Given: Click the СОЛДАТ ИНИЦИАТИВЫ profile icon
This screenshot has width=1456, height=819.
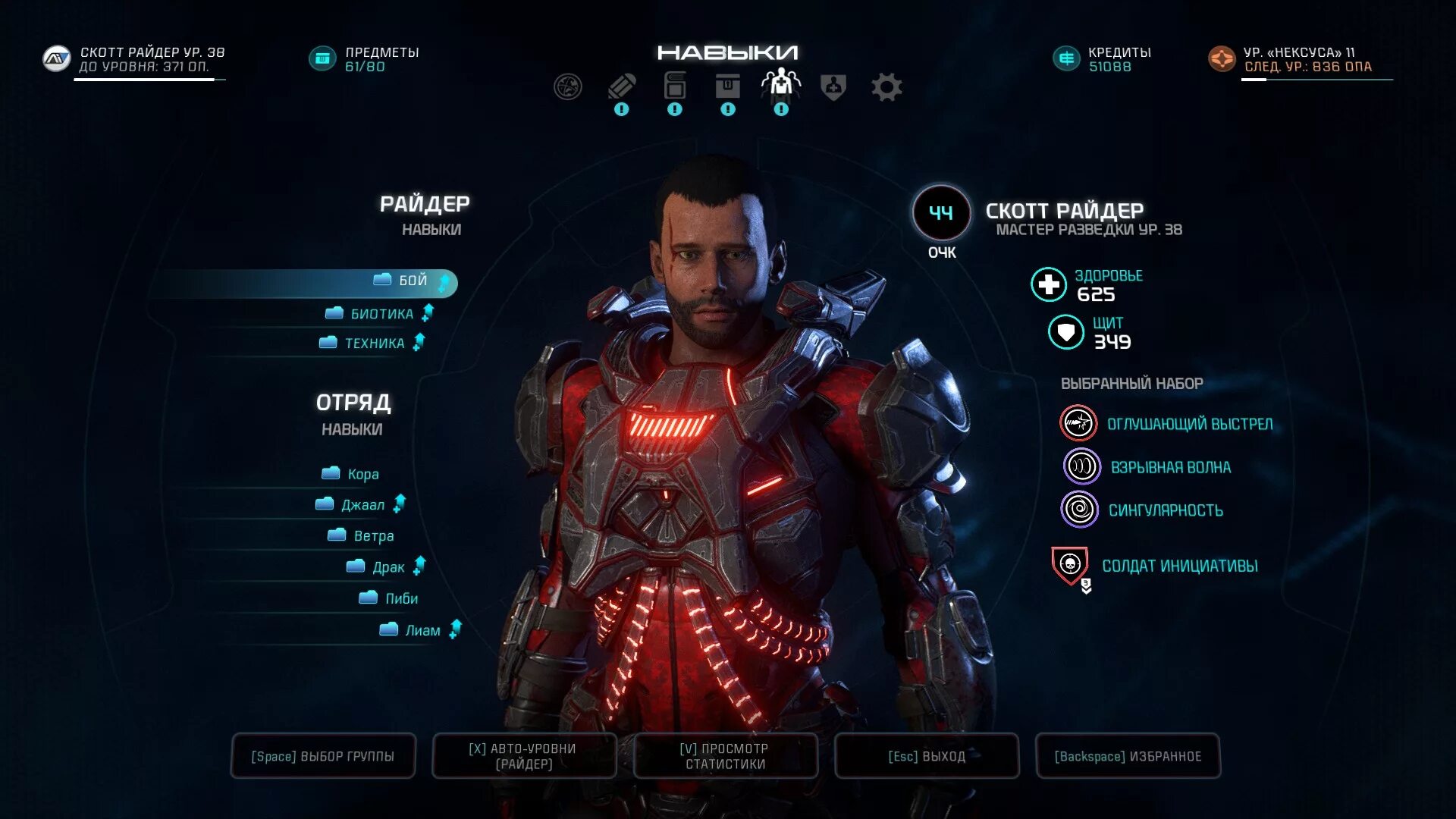Looking at the screenshot, I should pos(1070,566).
